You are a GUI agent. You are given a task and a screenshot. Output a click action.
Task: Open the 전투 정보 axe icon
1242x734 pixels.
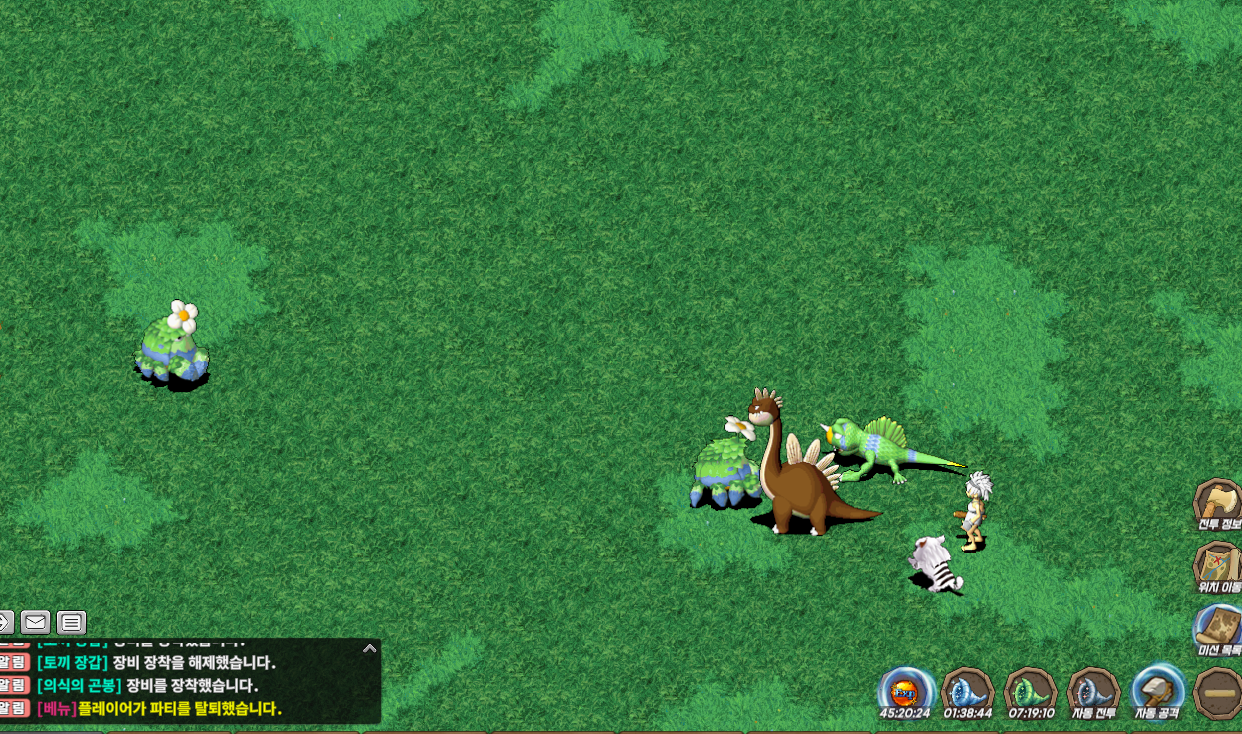point(1217,502)
